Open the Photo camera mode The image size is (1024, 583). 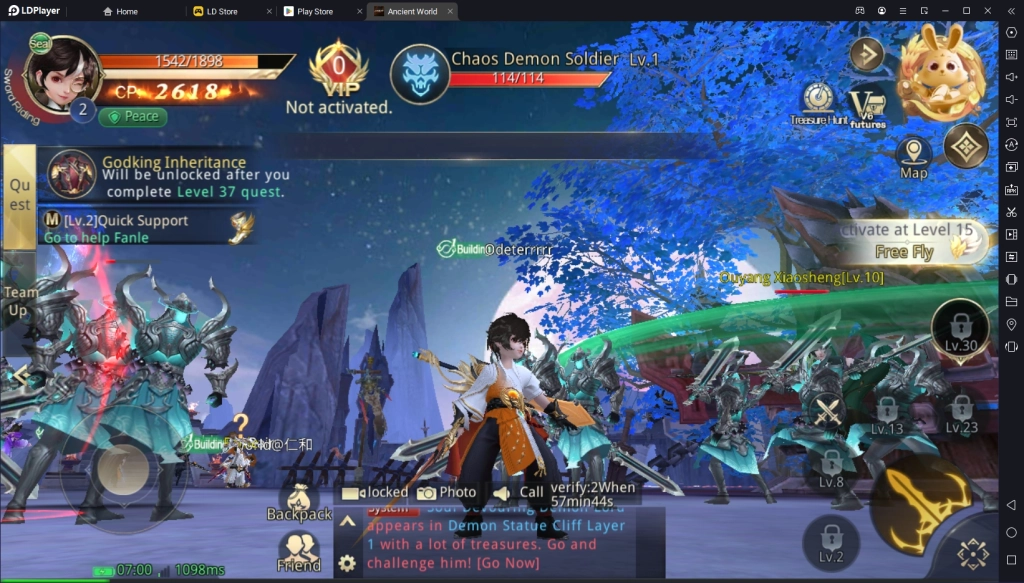(446, 492)
